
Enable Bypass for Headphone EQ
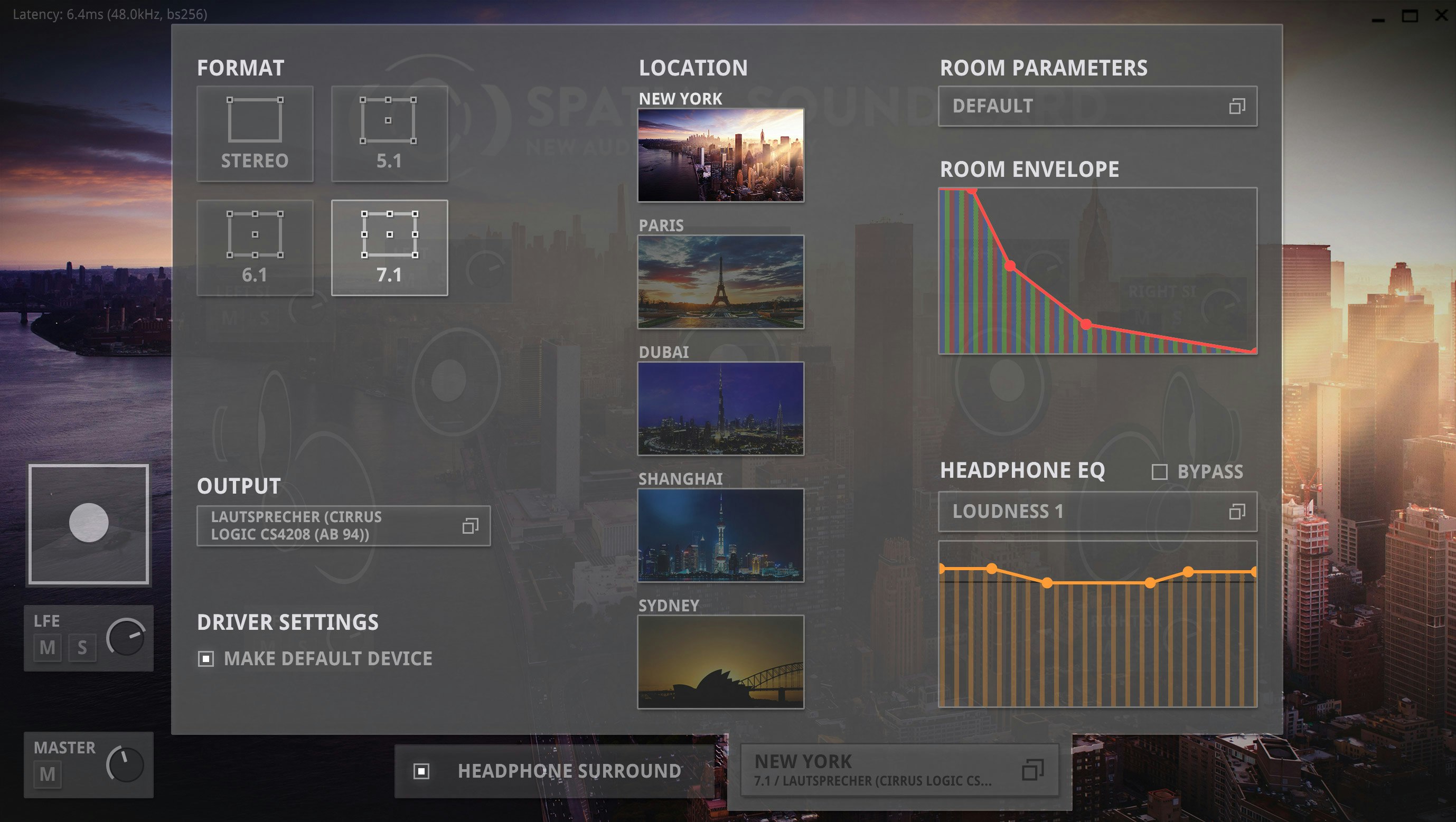point(1160,470)
